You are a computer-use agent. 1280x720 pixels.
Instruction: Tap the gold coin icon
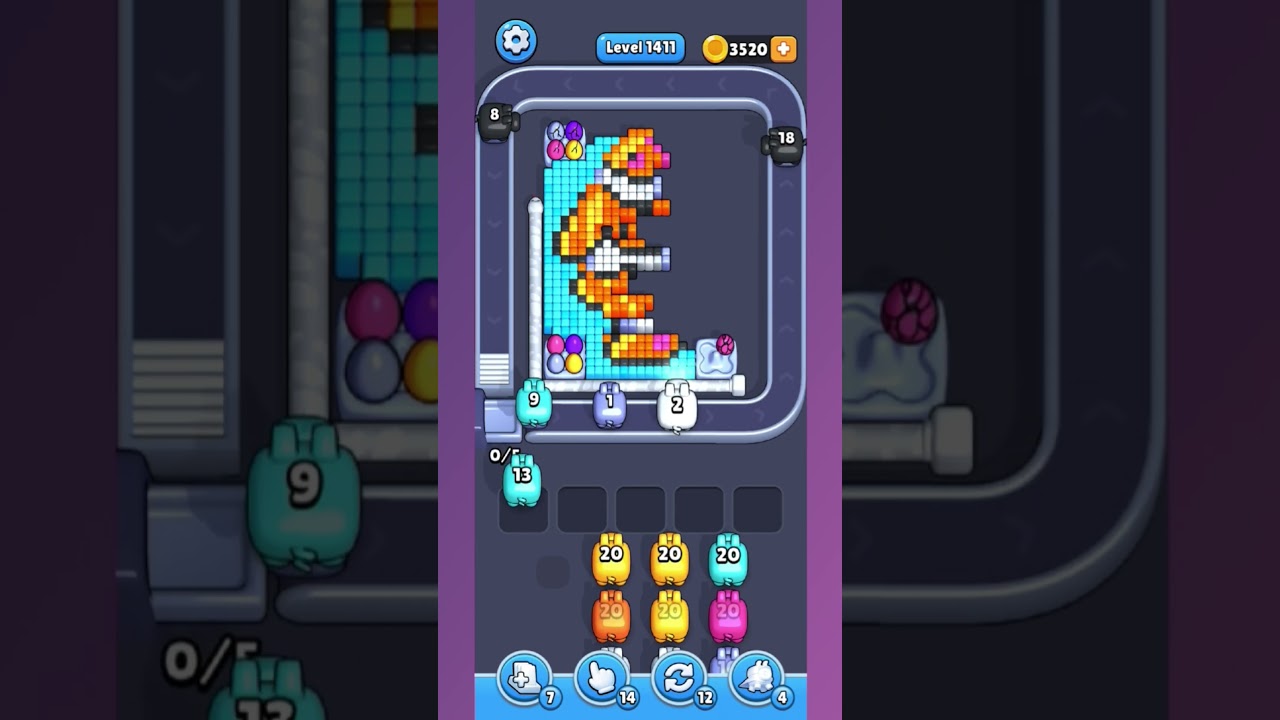click(x=714, y=46)
